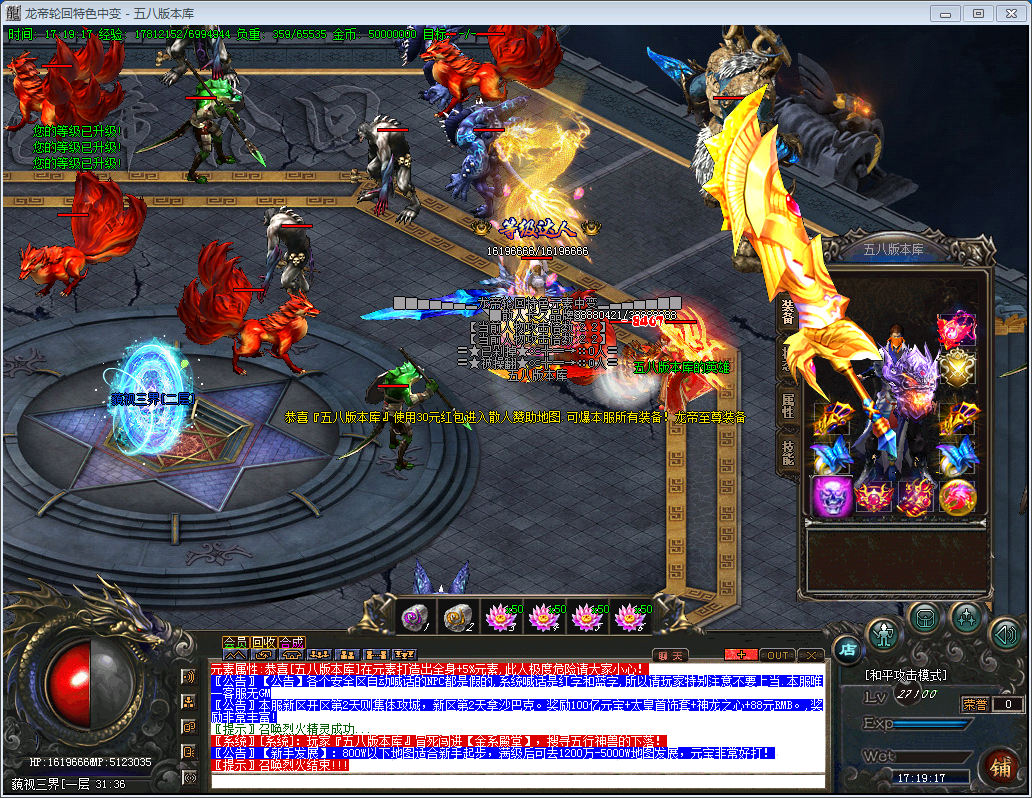Open the 店 shop button
Viewport: 1032px width, 798px height.
tap(848, 650)
